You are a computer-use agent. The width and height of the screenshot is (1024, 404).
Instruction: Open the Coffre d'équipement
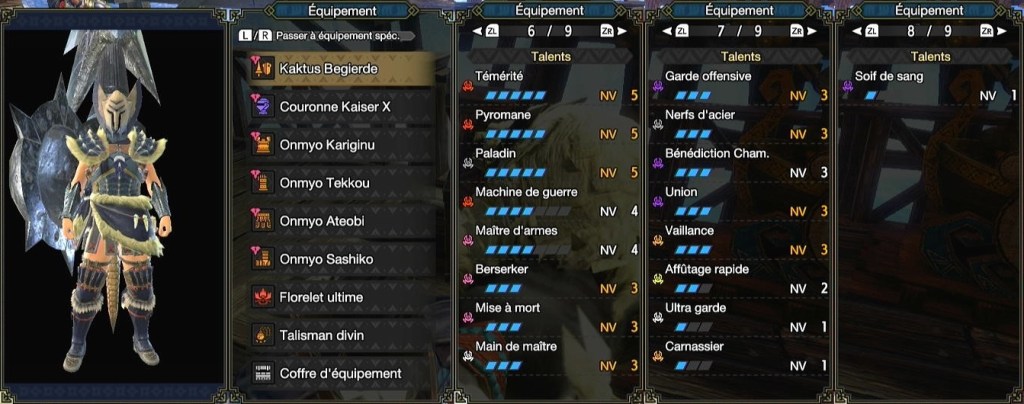tap(340, 374)
